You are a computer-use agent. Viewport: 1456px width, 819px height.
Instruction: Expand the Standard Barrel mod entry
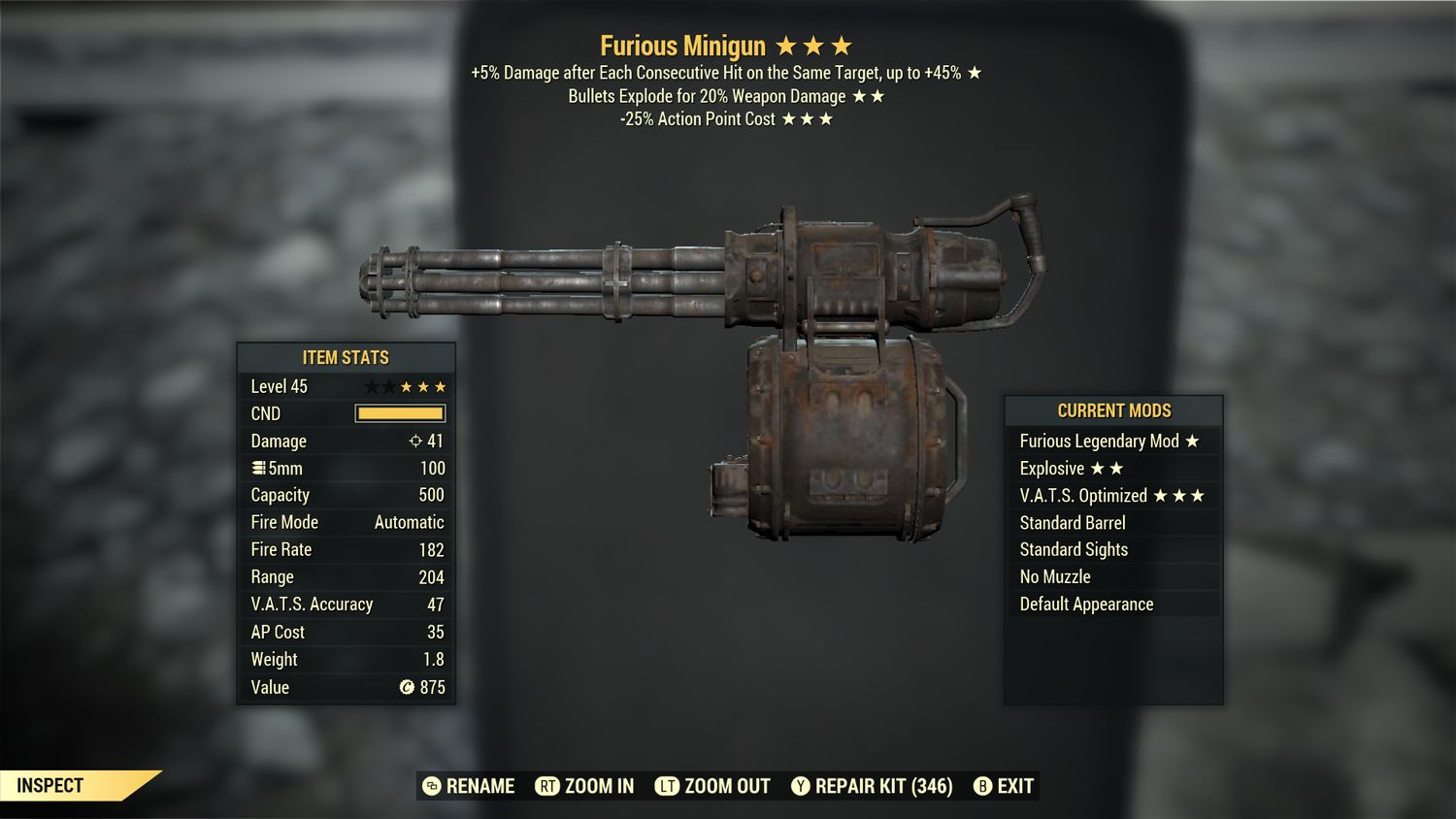(1073, 522)
